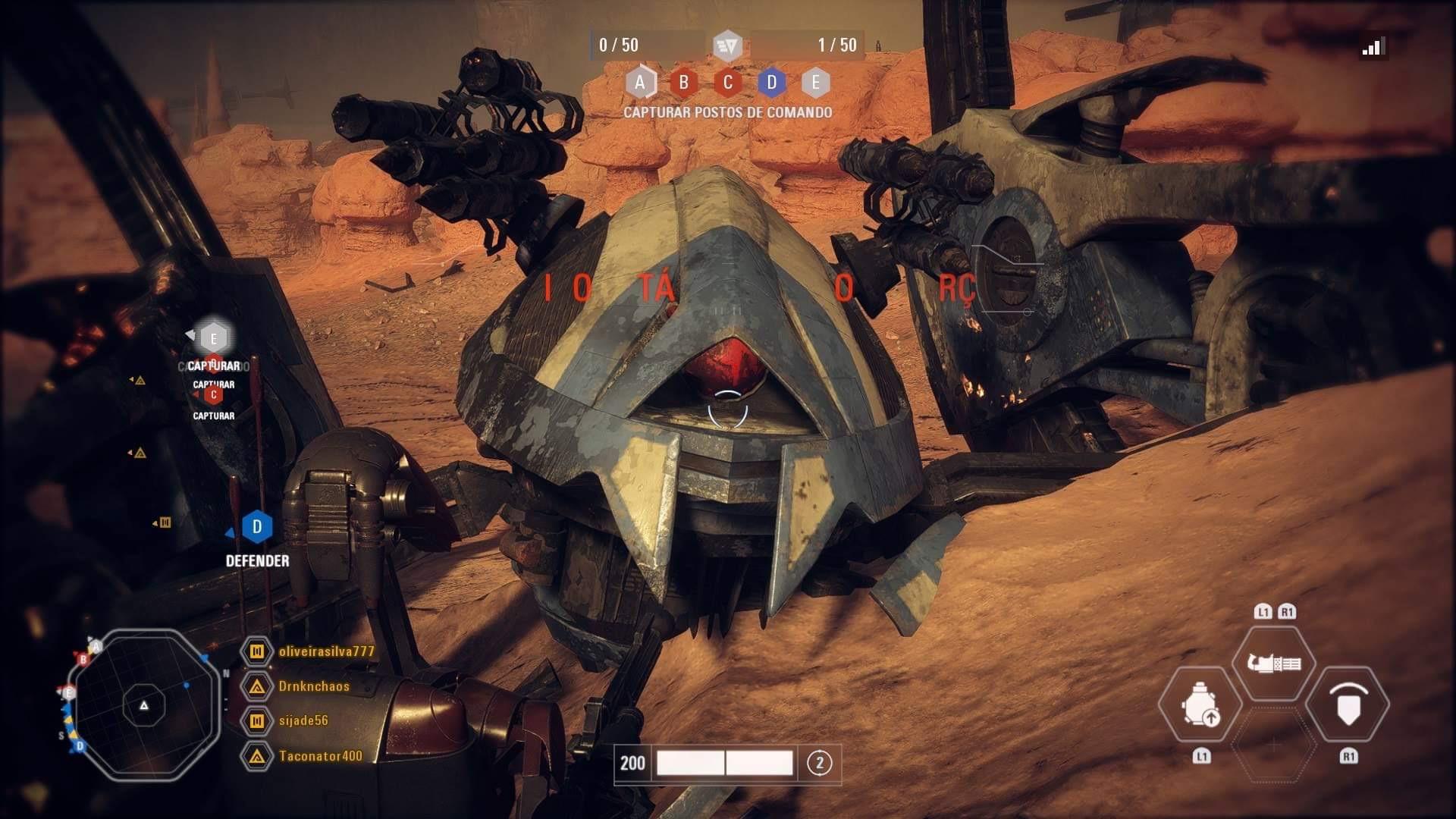Select squad member sijade56
Screen dimensions: 1456x819
point(303,720)
